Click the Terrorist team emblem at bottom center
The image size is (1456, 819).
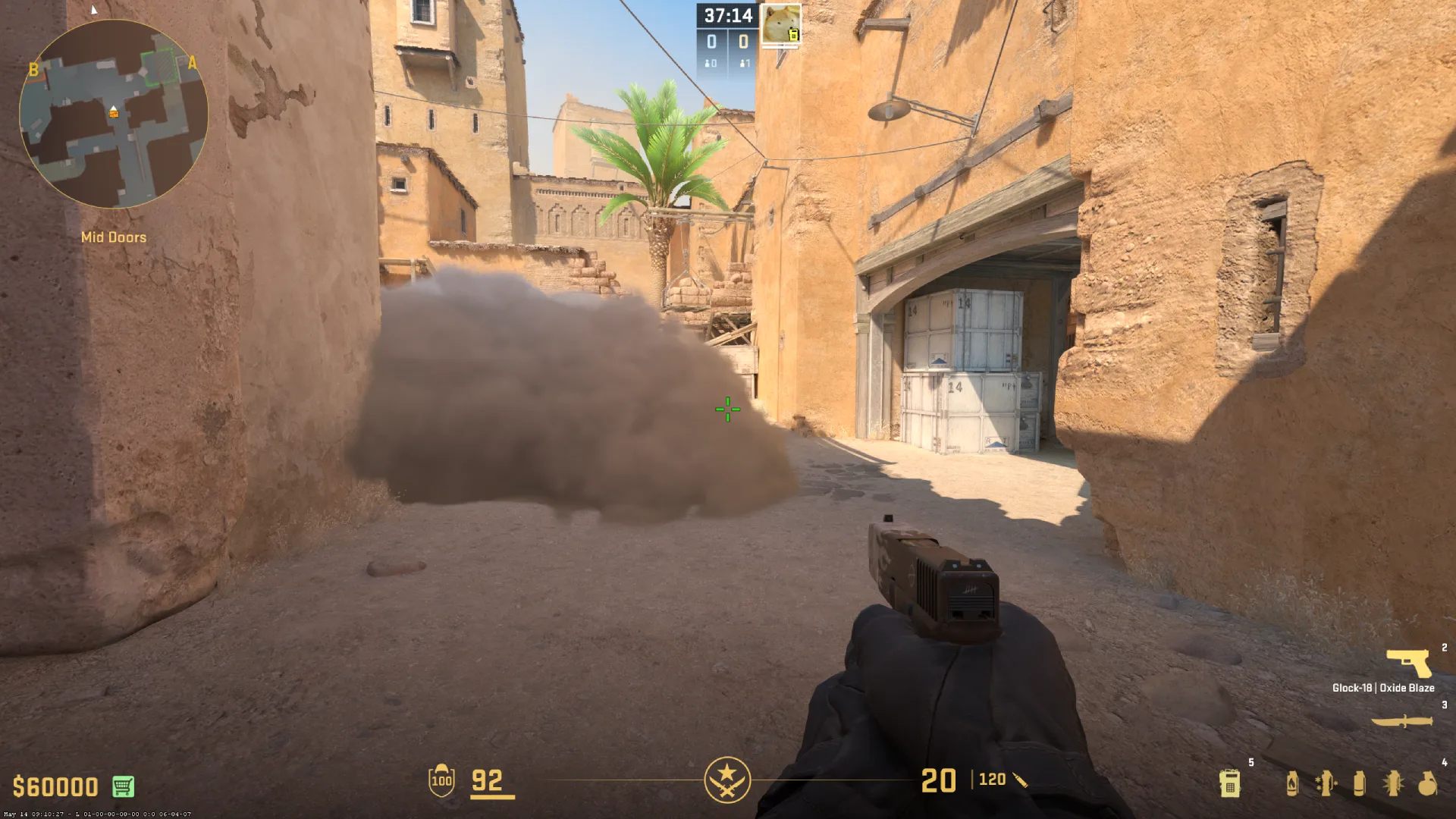(x=727, y=779)
